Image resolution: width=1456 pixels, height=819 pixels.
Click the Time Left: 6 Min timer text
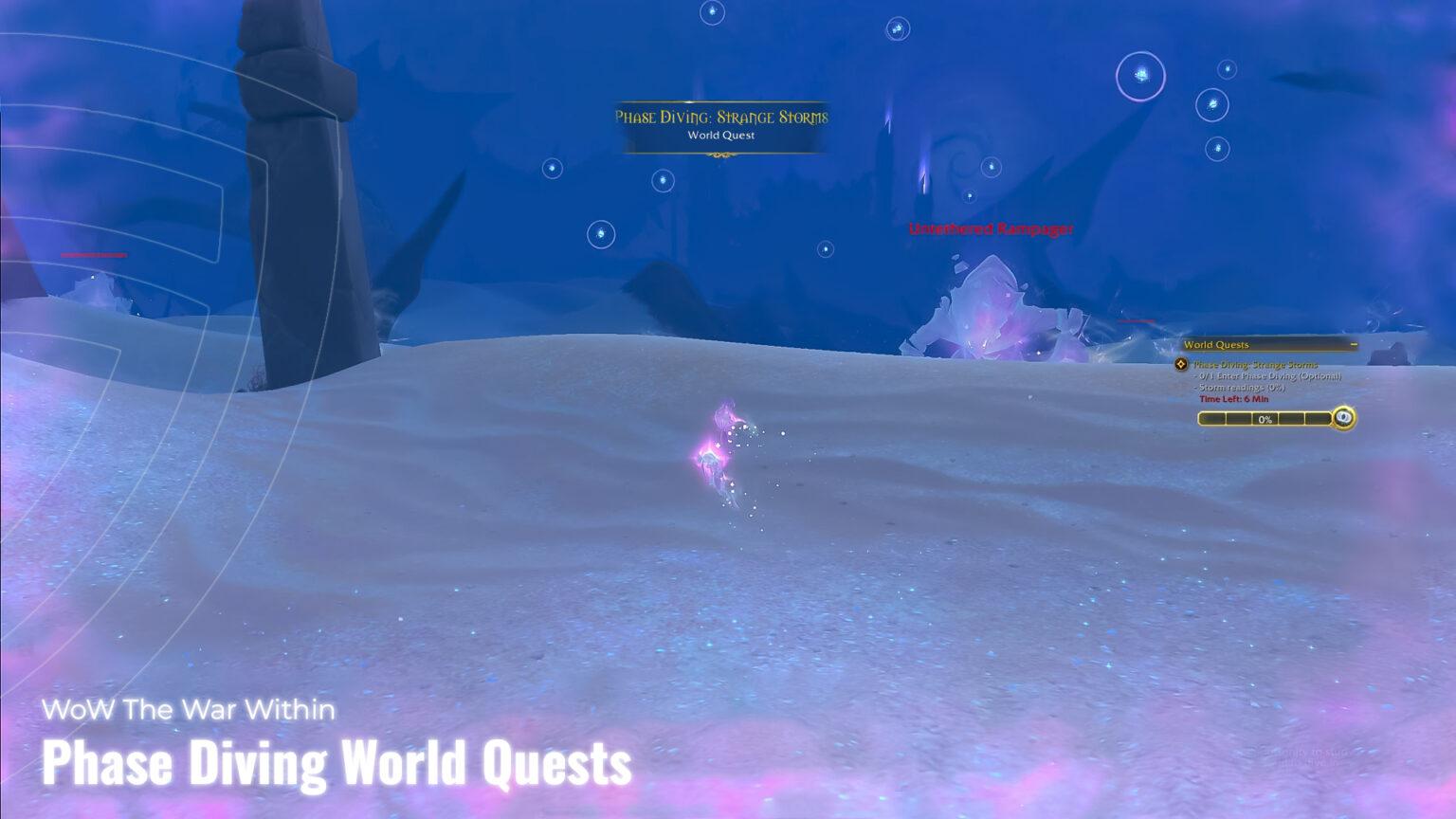point(1233,398)
